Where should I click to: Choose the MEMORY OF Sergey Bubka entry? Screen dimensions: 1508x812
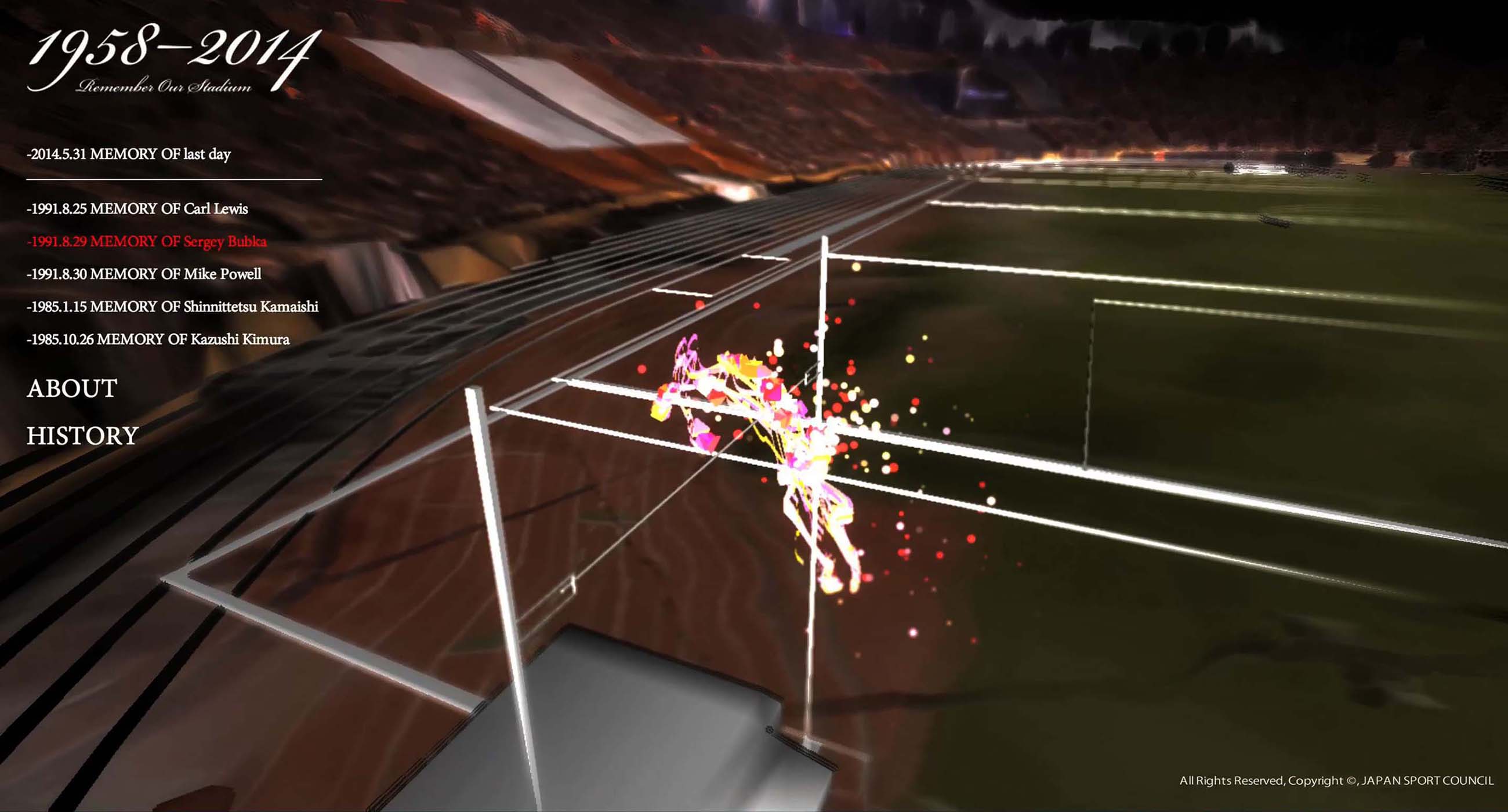(x=147, y=242)
